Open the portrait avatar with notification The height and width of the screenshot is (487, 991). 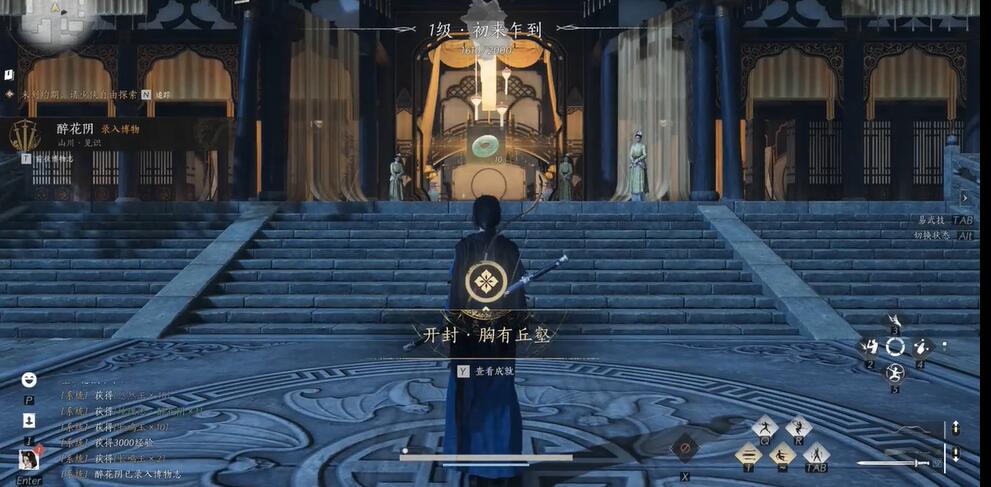(x=29, y=460)
